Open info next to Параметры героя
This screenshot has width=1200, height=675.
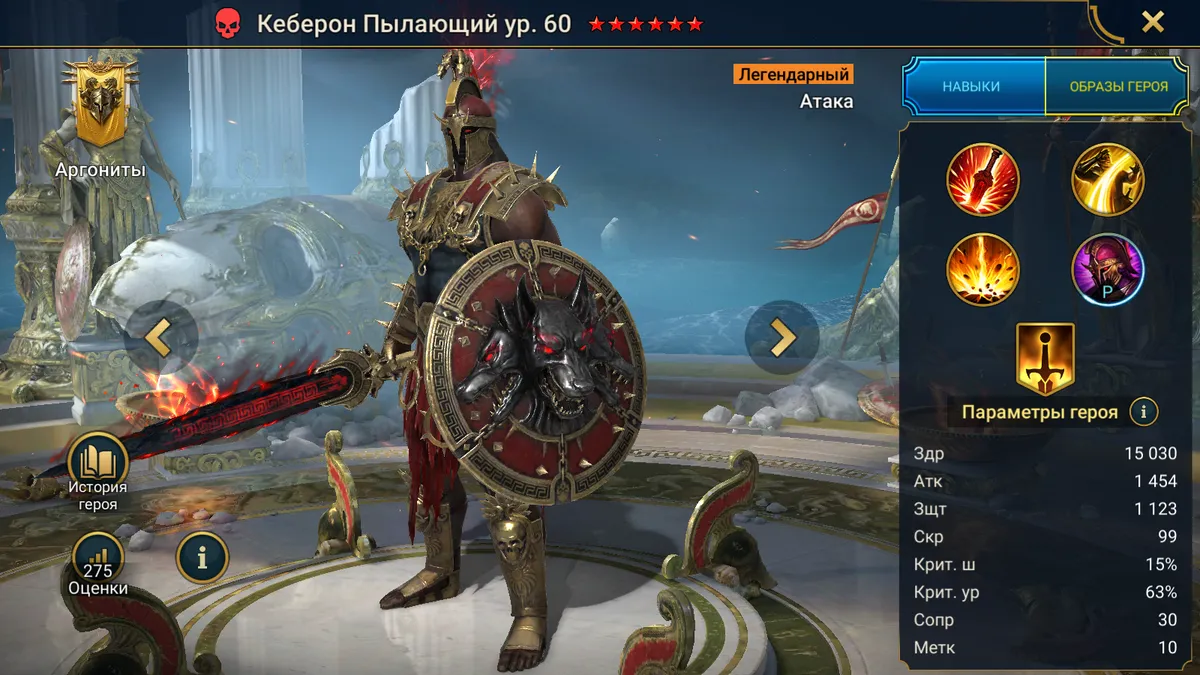point(1143,411)
